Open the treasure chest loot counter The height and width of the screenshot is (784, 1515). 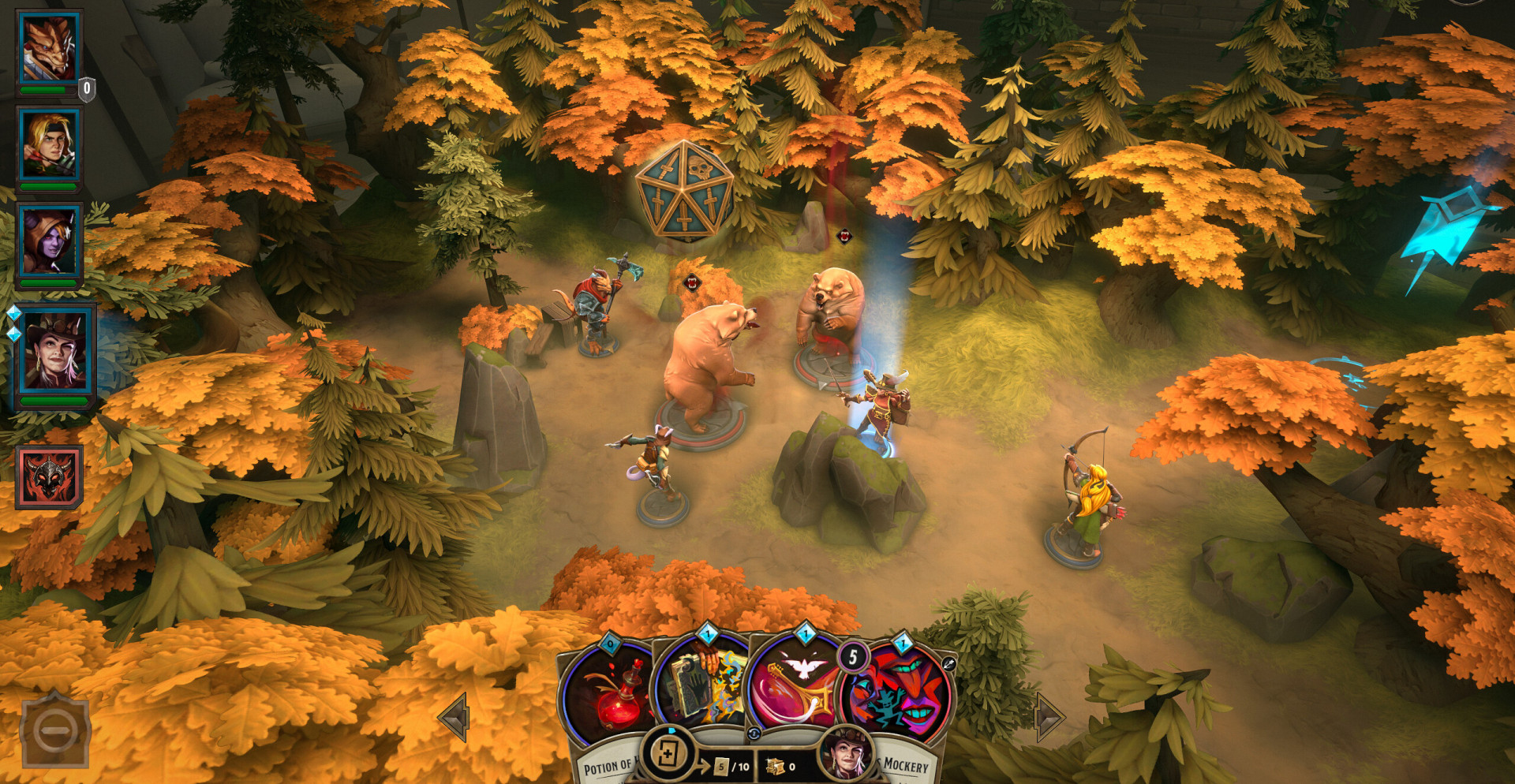[779, 766]
